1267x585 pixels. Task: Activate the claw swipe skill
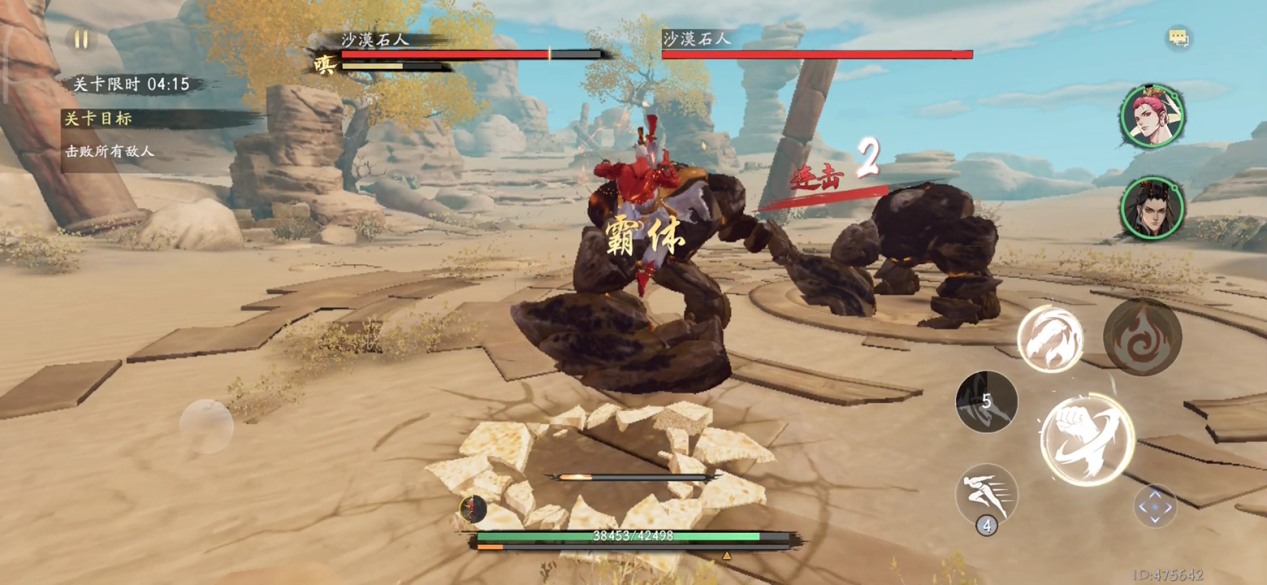point(1050,339)
